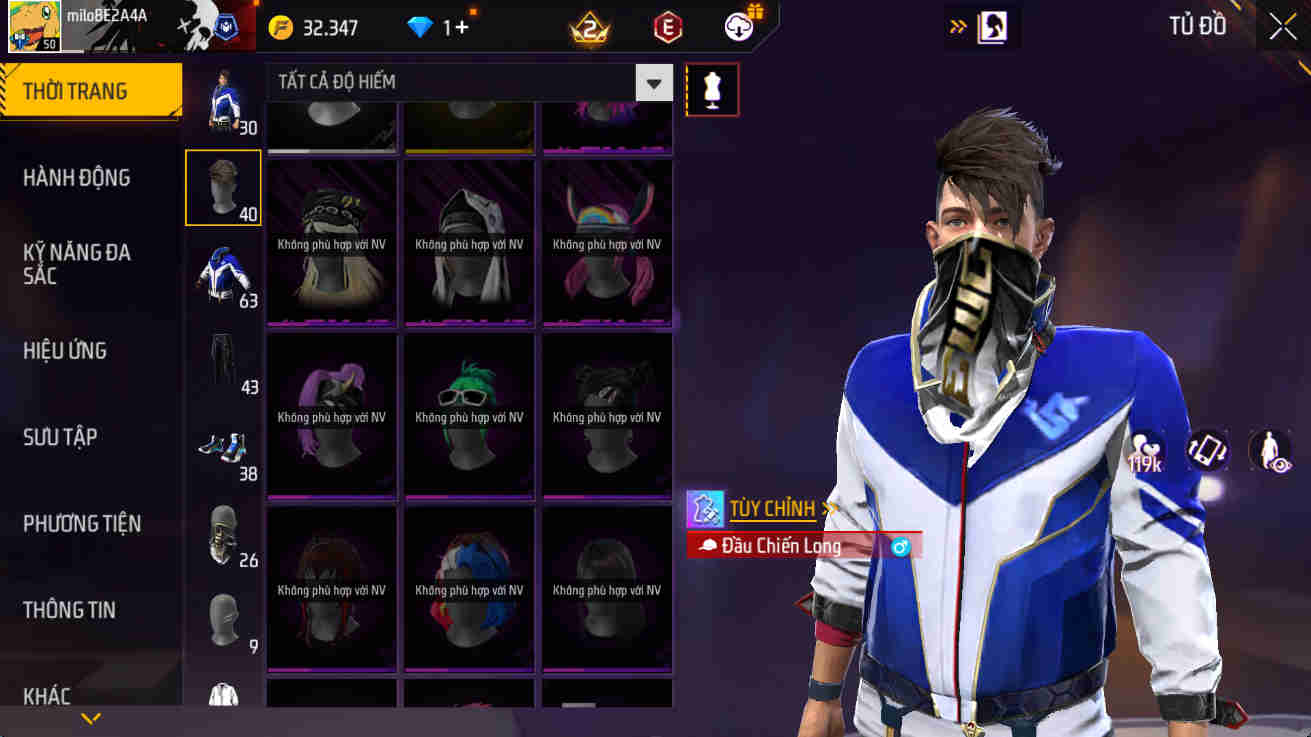The width and height of the screenshot is (1311, 737).
Task: Click the 119k likes icon on character
Action: [x=1144, y=450]
